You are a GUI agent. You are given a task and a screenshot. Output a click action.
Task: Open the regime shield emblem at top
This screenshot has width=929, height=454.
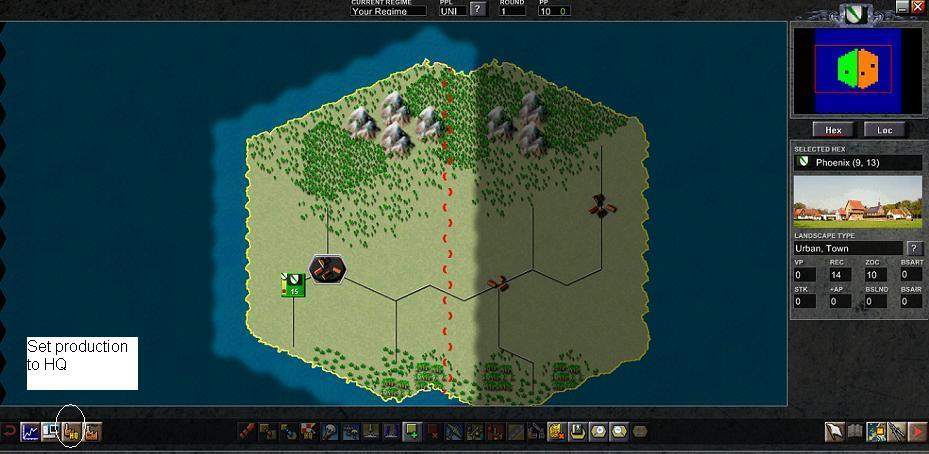click(853, 13)
